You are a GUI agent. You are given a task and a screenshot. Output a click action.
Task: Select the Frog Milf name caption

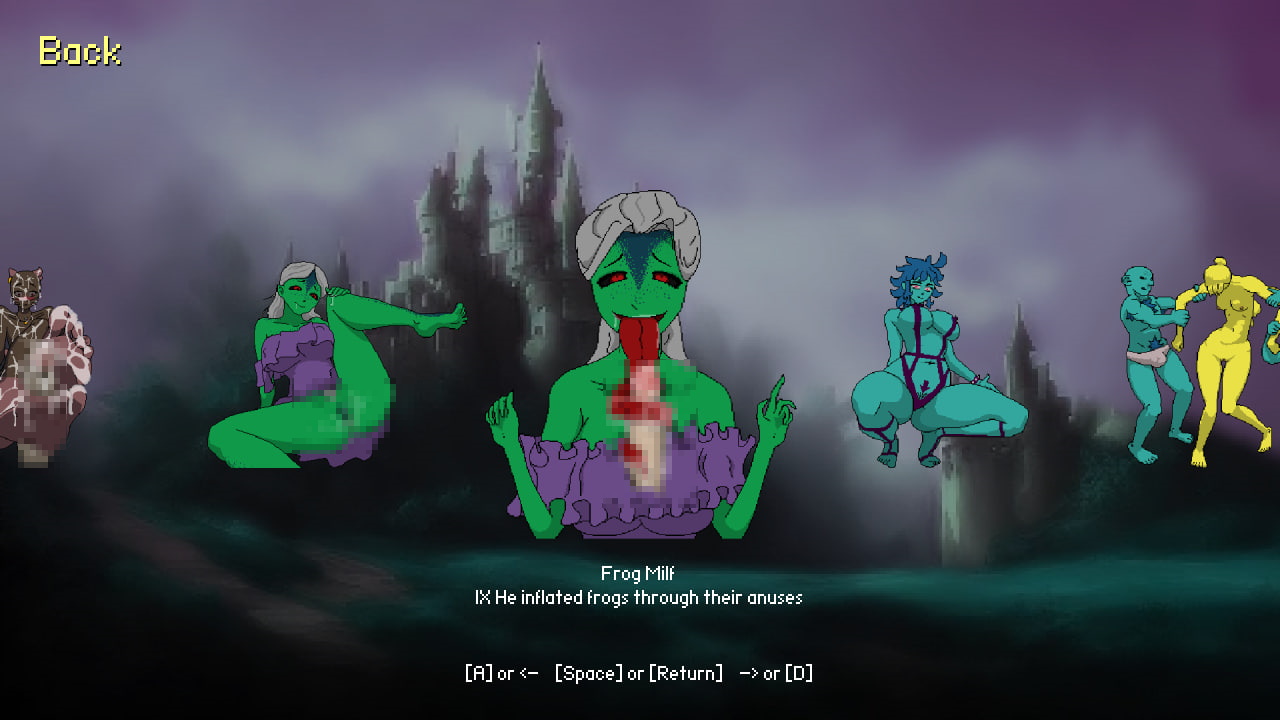pyautogui.click(x=639, y=574)
